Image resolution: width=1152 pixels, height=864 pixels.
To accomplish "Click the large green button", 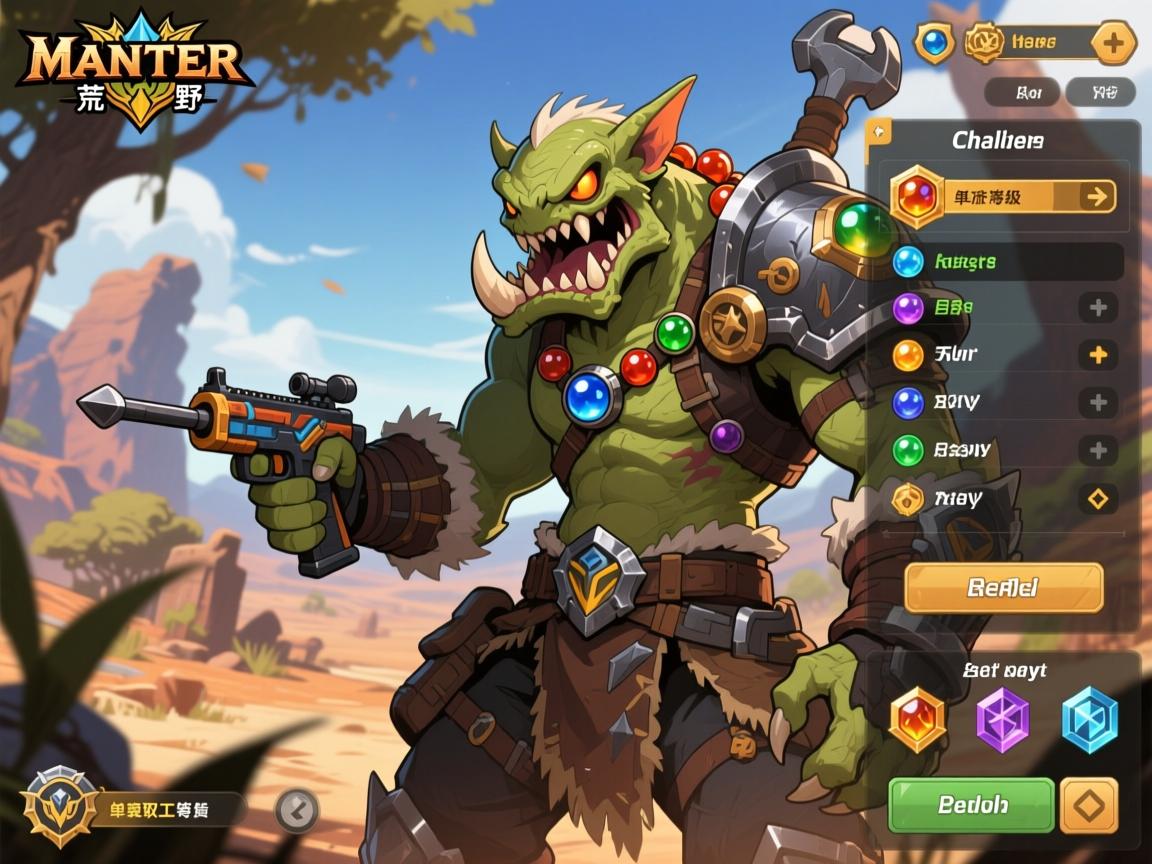I will click(971, 805).
